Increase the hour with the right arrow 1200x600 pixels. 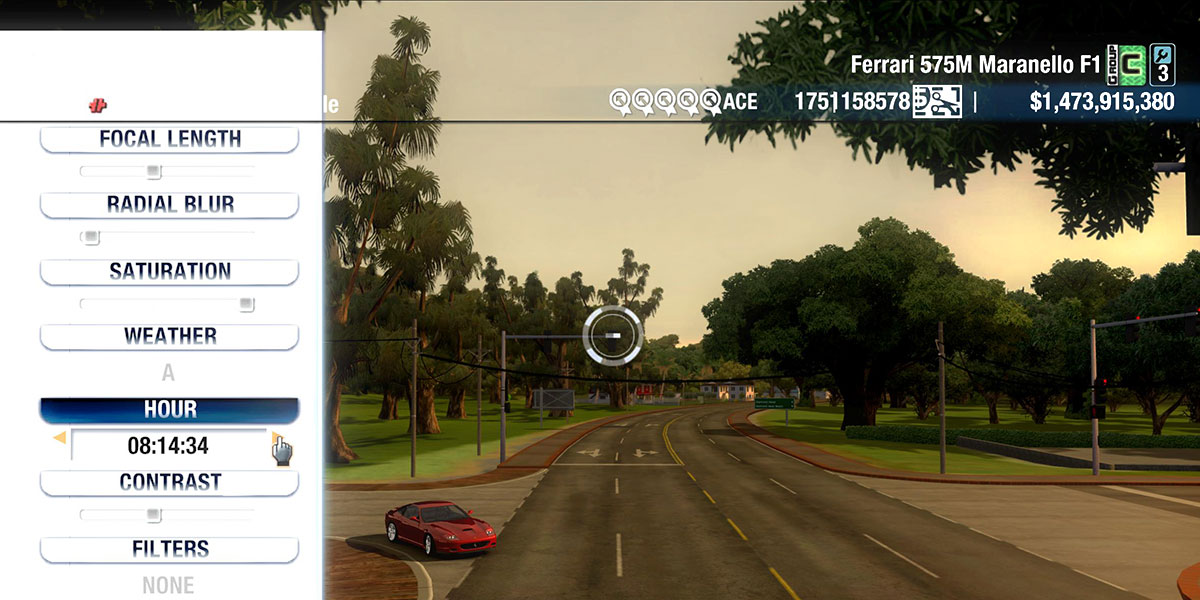275,438
